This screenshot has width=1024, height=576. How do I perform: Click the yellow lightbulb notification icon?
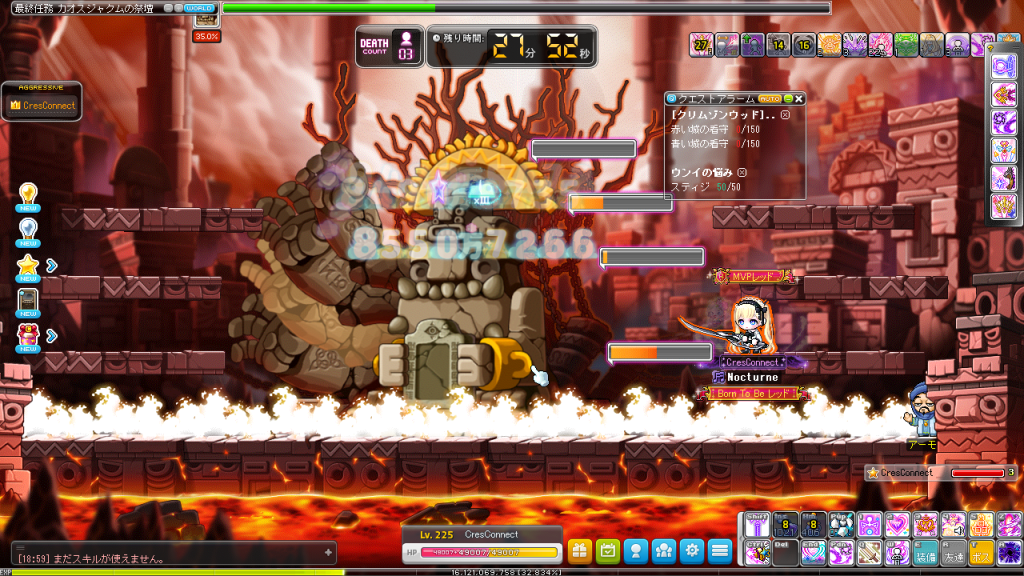(29, 194)
